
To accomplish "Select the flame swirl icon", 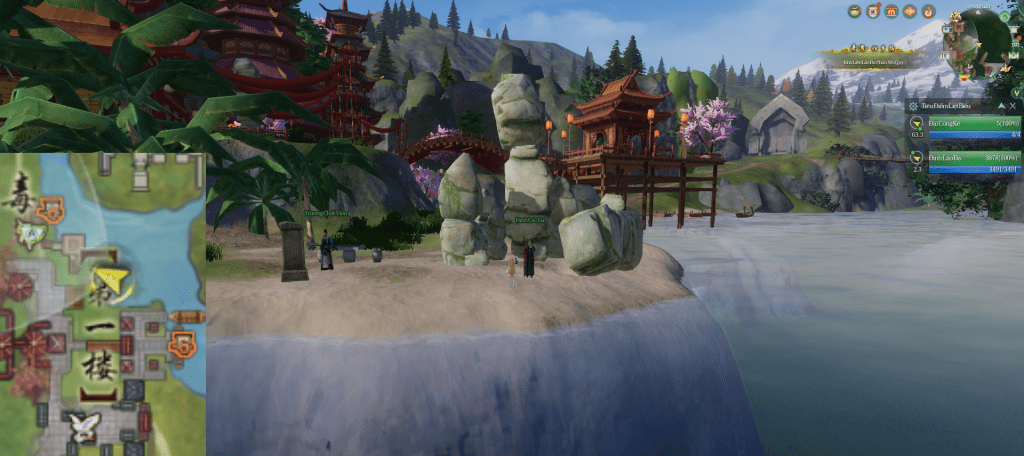I will pos(928,11).
